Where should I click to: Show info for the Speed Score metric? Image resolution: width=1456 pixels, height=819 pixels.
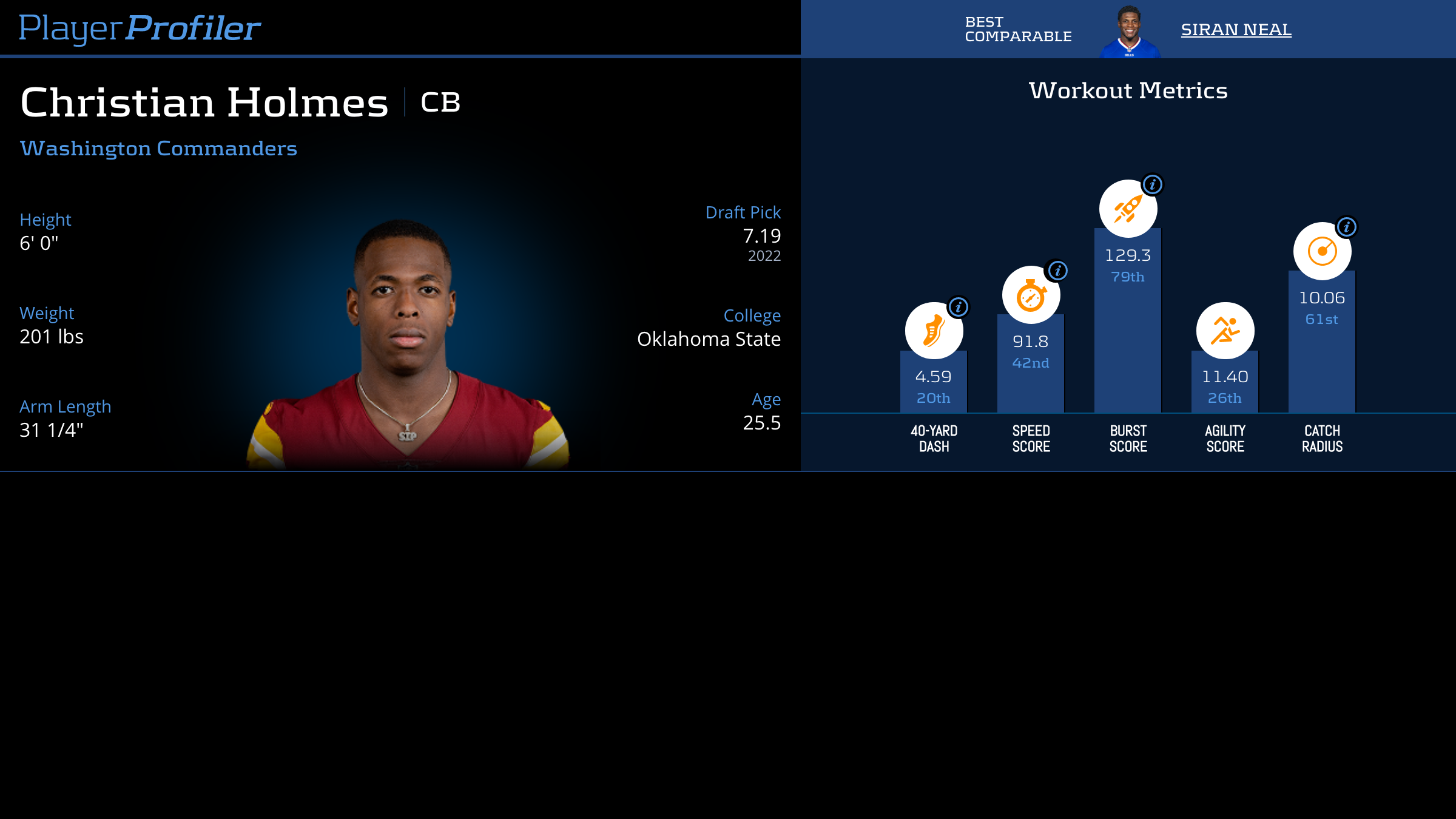click(1058, 271)
